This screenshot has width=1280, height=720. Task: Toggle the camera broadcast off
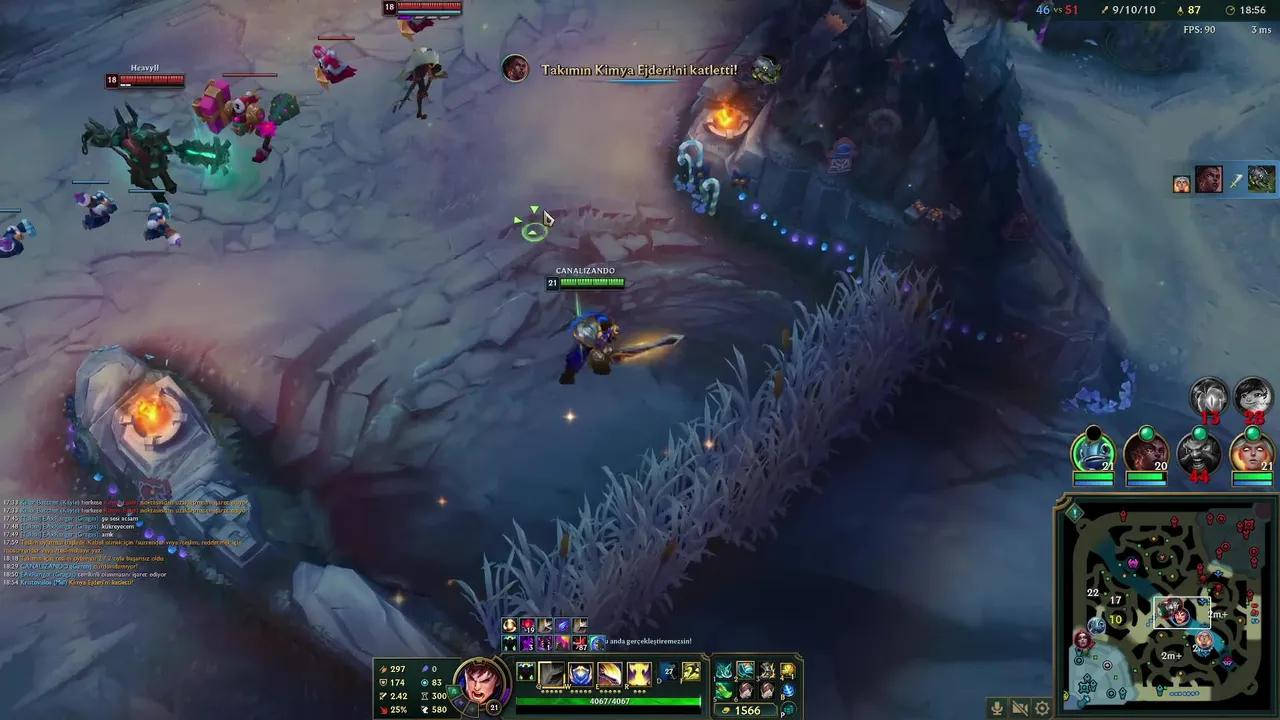click(1018, 708)
